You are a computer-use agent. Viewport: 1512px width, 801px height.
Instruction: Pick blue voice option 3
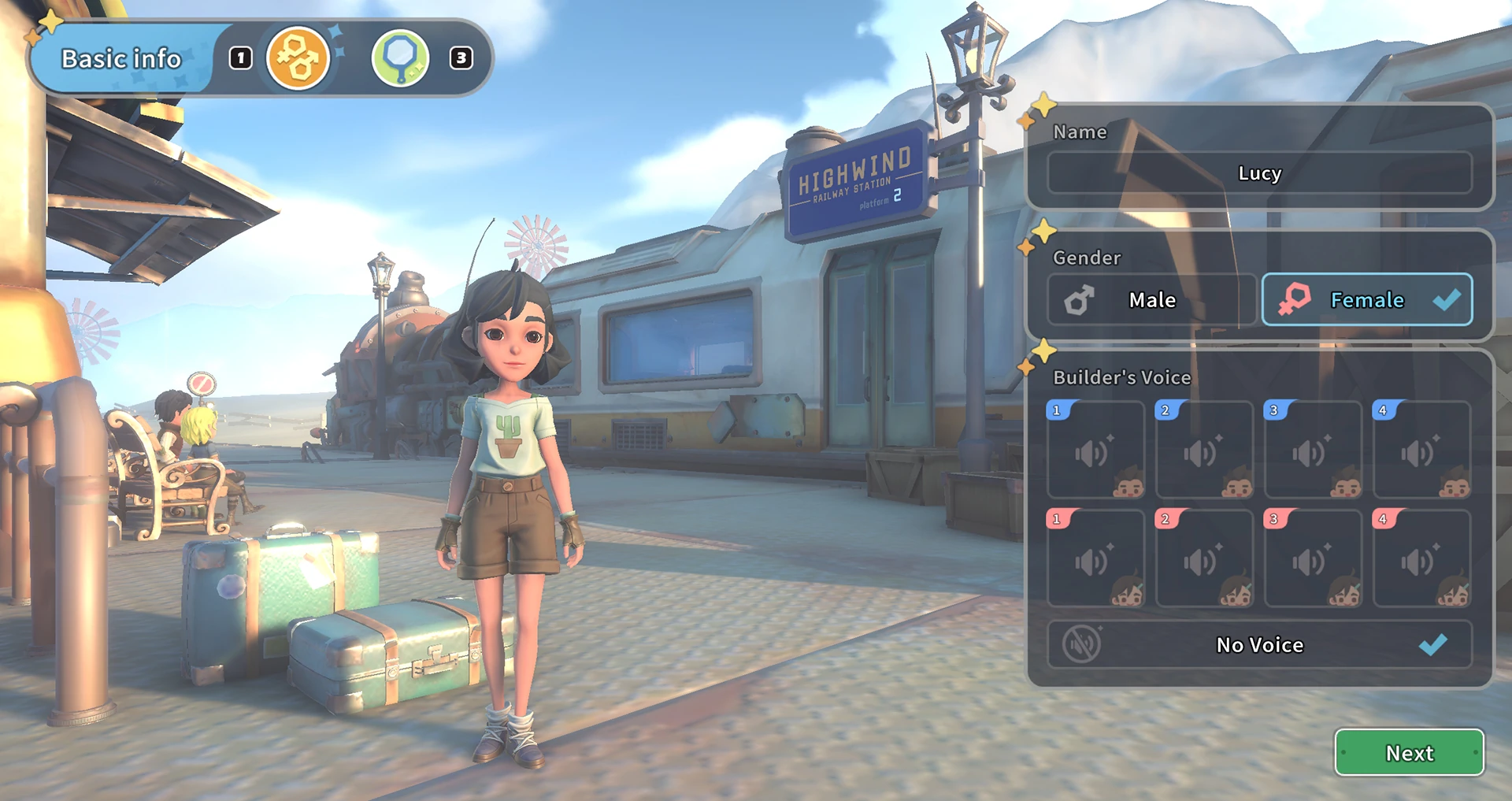pos(1313,451)
